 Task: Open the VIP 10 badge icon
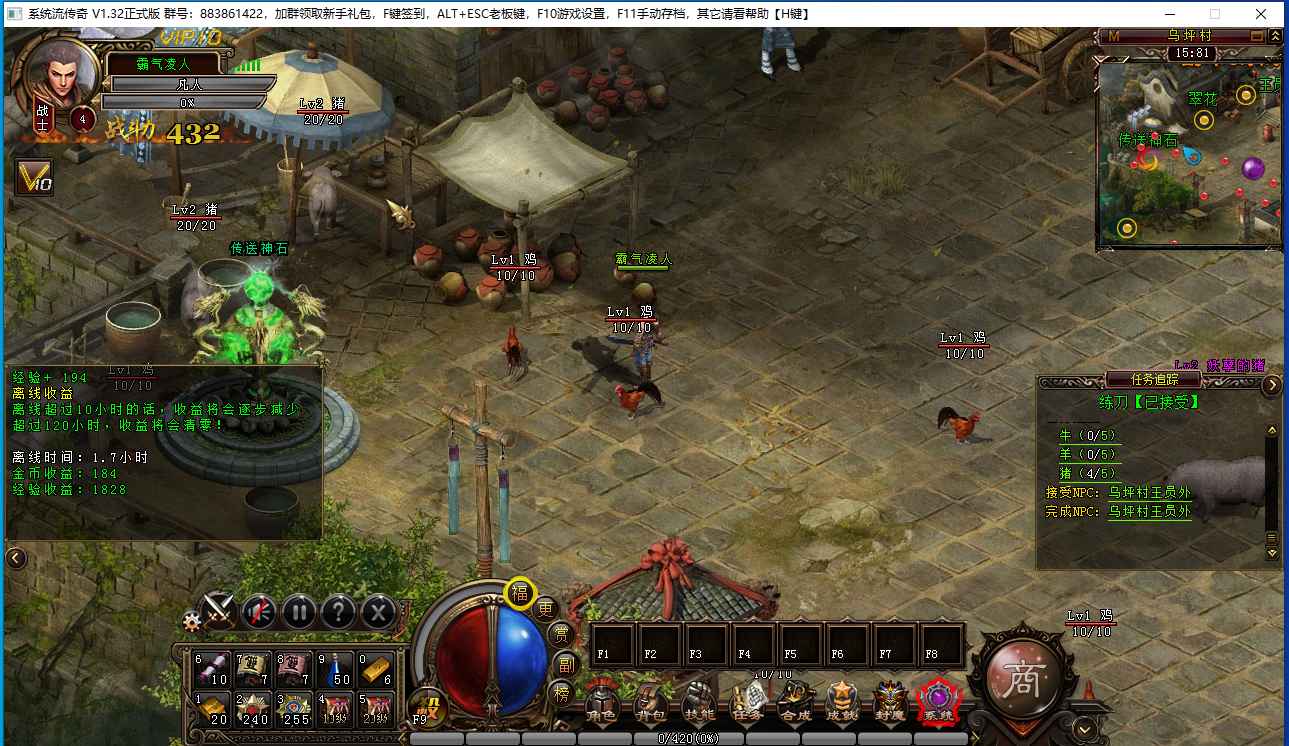34,178
